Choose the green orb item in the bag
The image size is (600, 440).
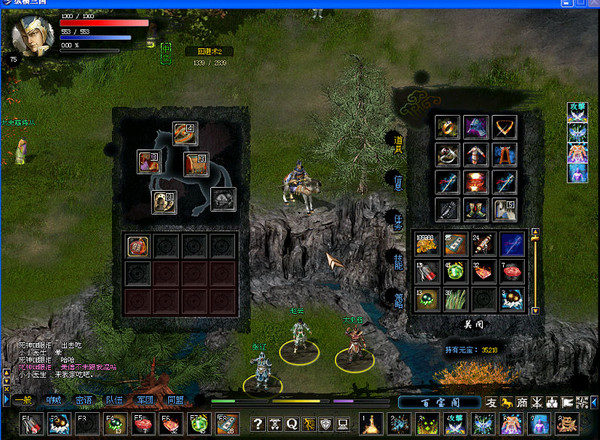coord(455,271)
